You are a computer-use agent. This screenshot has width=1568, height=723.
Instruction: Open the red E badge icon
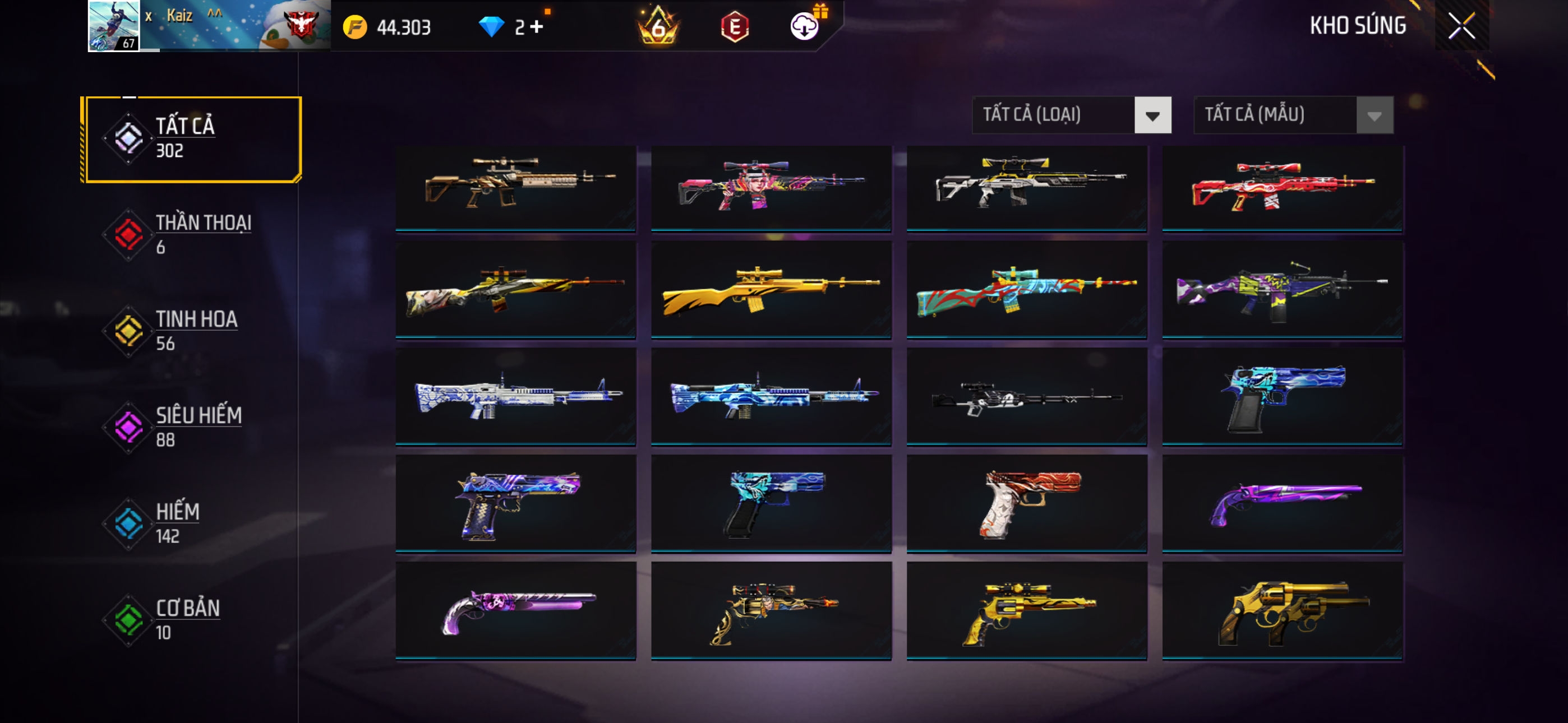pyautogui.click(x=734, y=27)
